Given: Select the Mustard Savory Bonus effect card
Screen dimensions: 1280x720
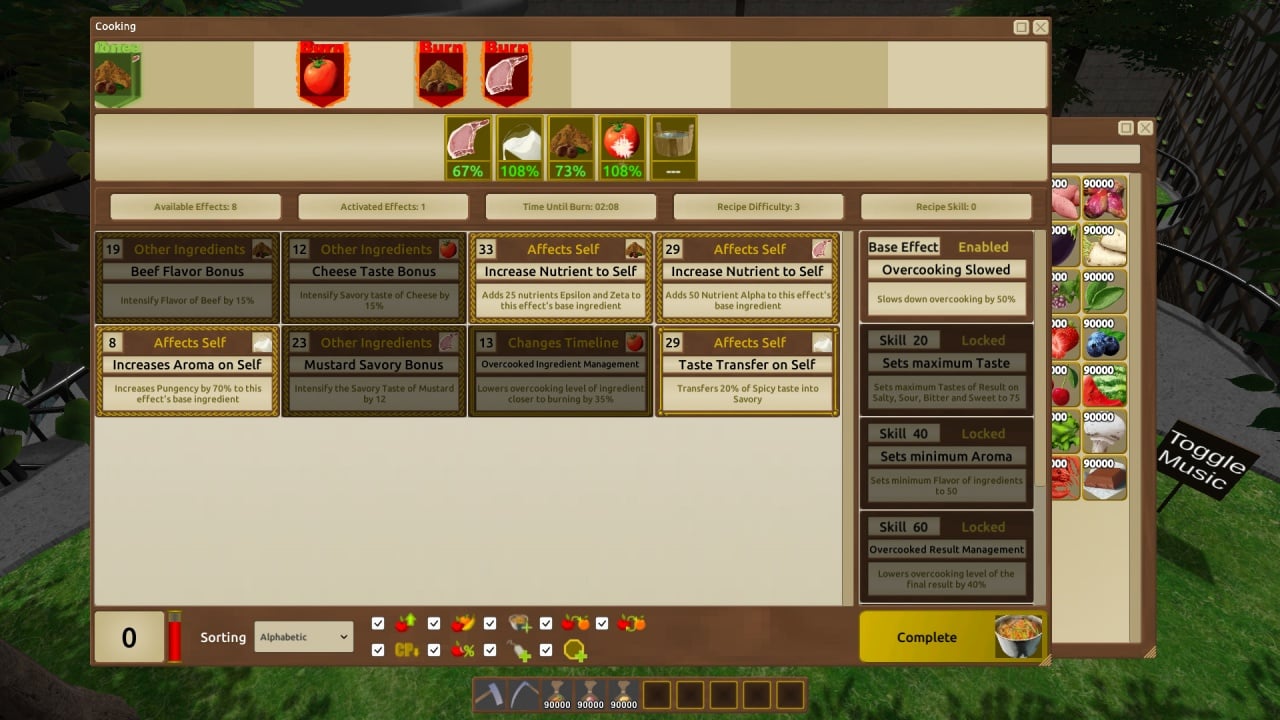Looking at the screenshot, I should click(374, 371).
